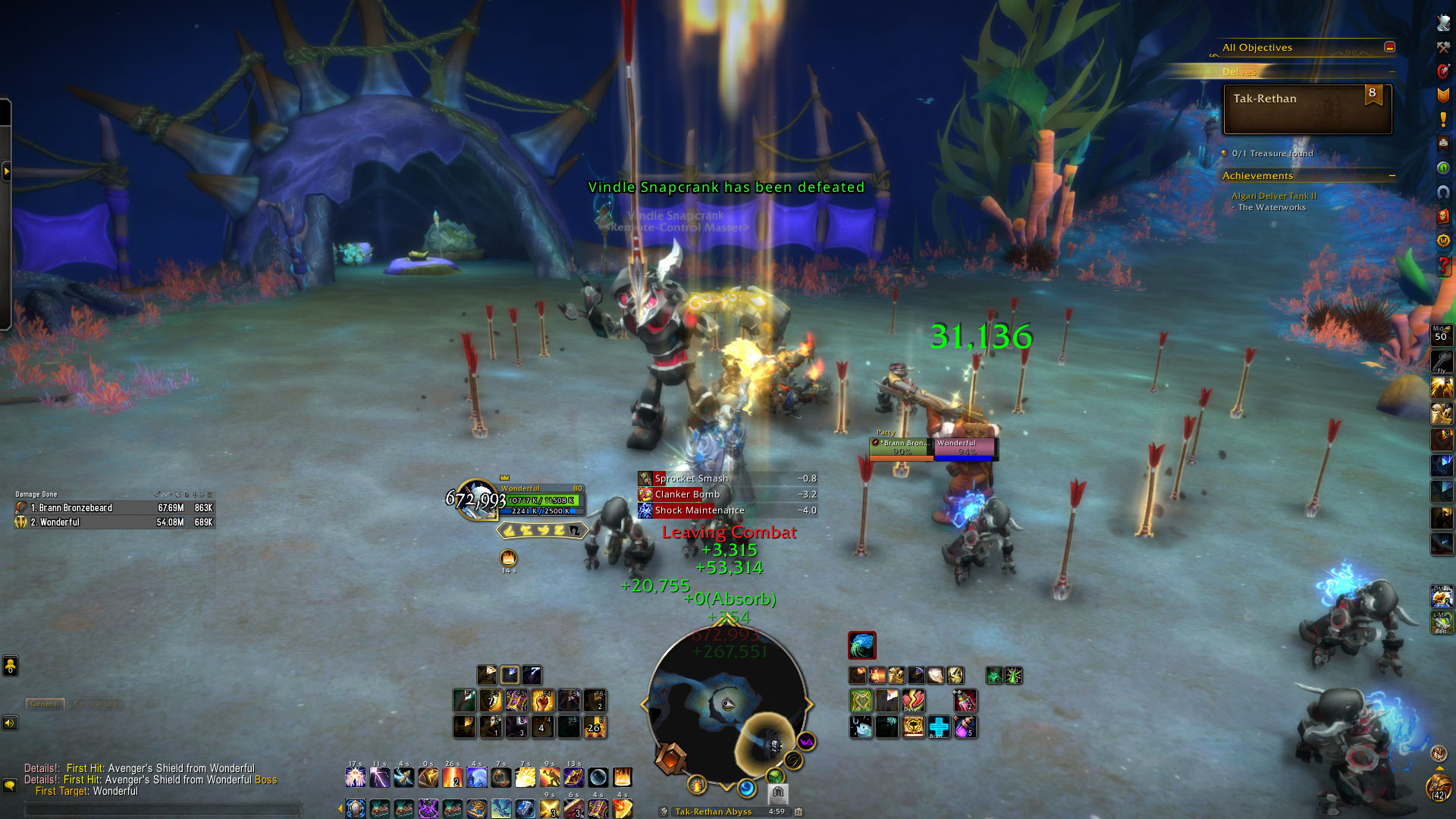Select Brann Bronzebeard in the damage meter

point(114,508)
